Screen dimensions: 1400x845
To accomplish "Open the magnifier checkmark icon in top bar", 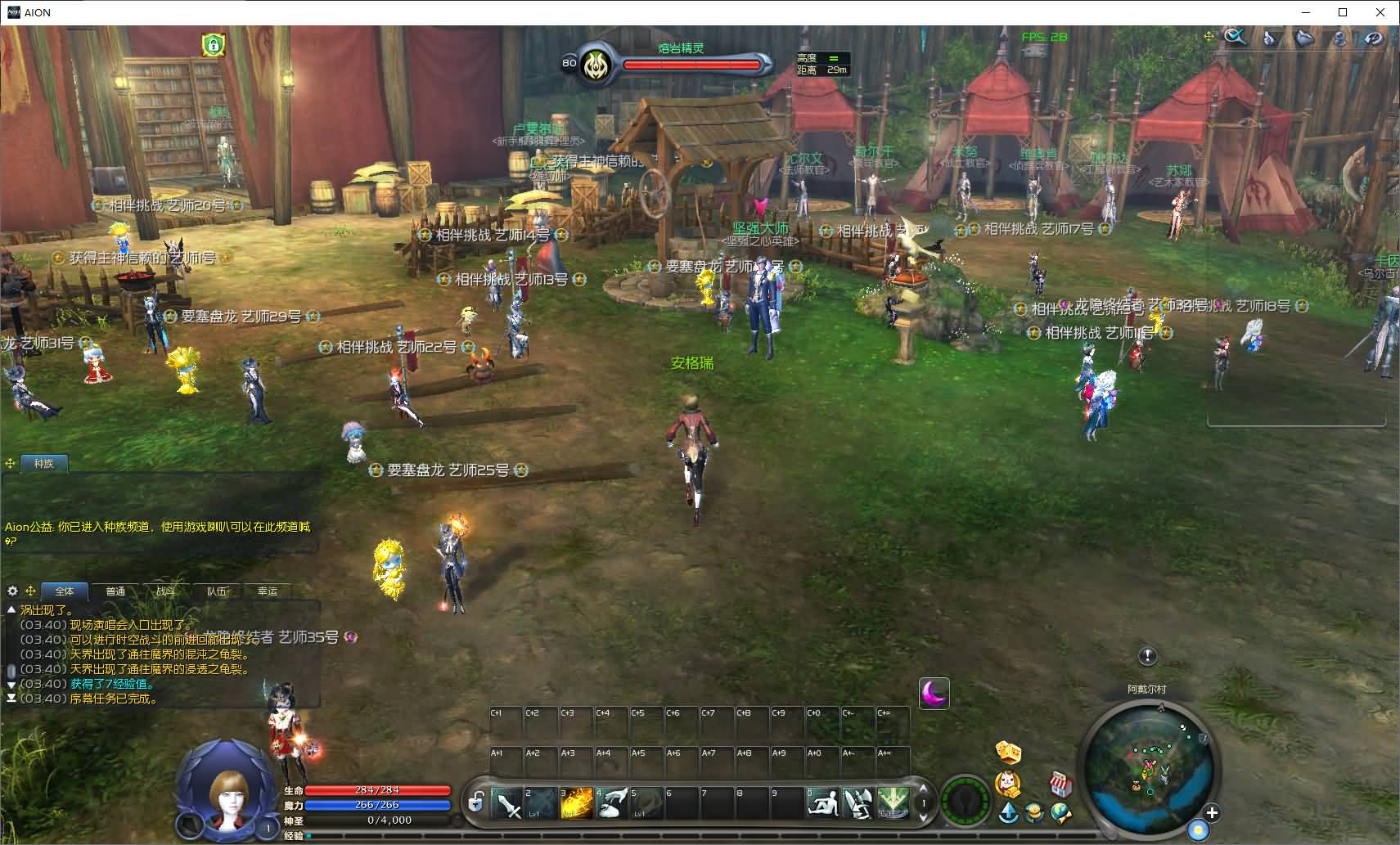I will click(x=1235, y=37).
